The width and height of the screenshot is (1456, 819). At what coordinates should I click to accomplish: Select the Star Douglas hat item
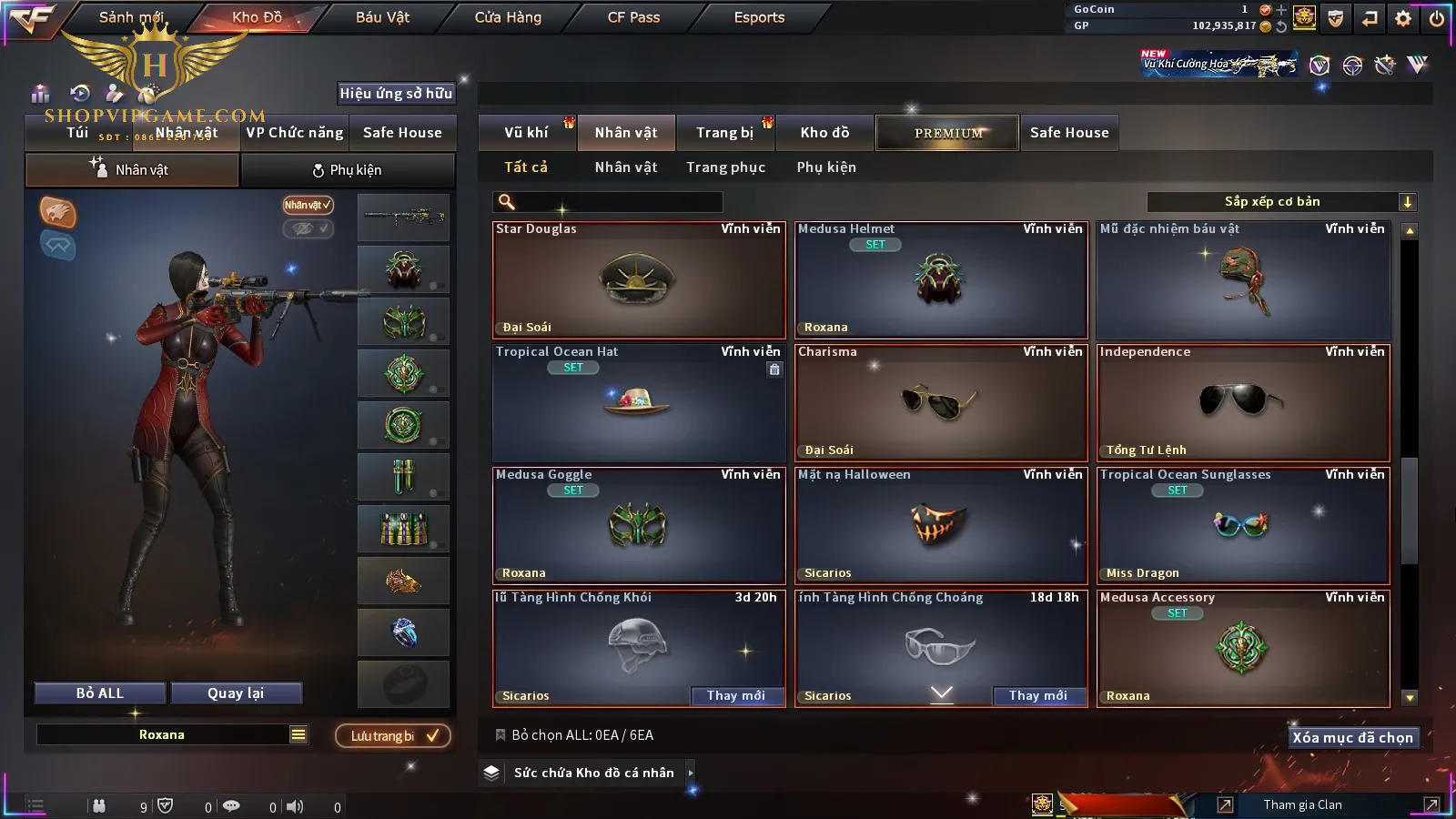click(x=638, y=280)
